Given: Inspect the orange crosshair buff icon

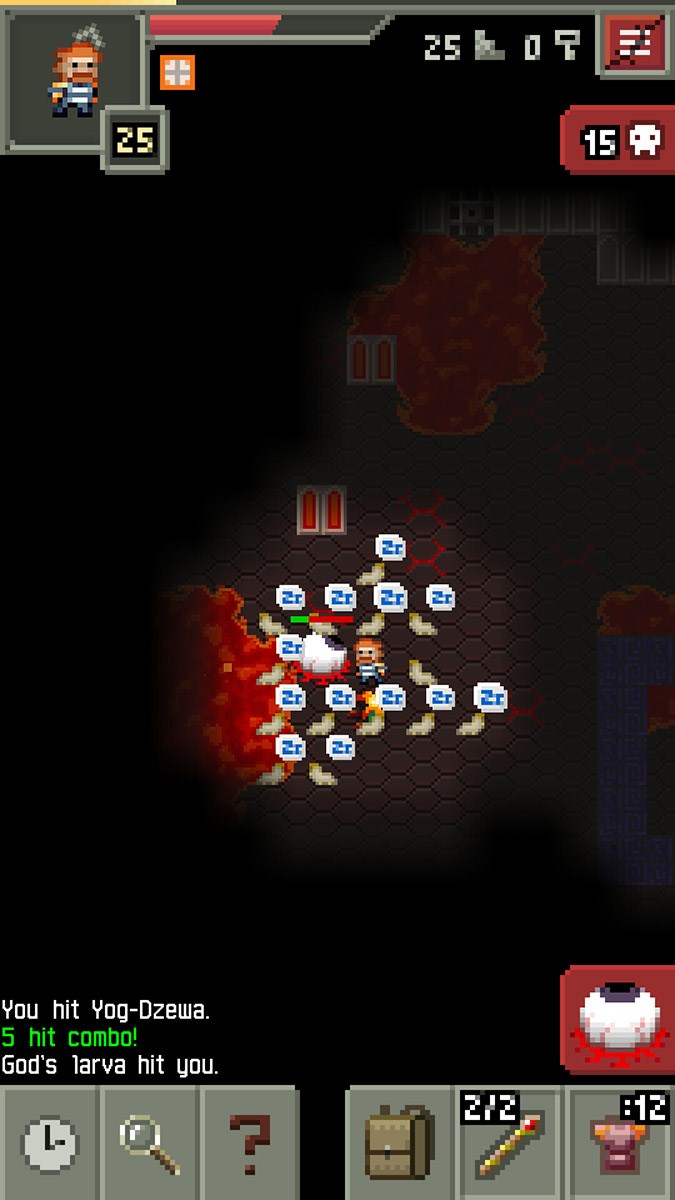Looking at the screenshot, I should [x=177, y=72].
